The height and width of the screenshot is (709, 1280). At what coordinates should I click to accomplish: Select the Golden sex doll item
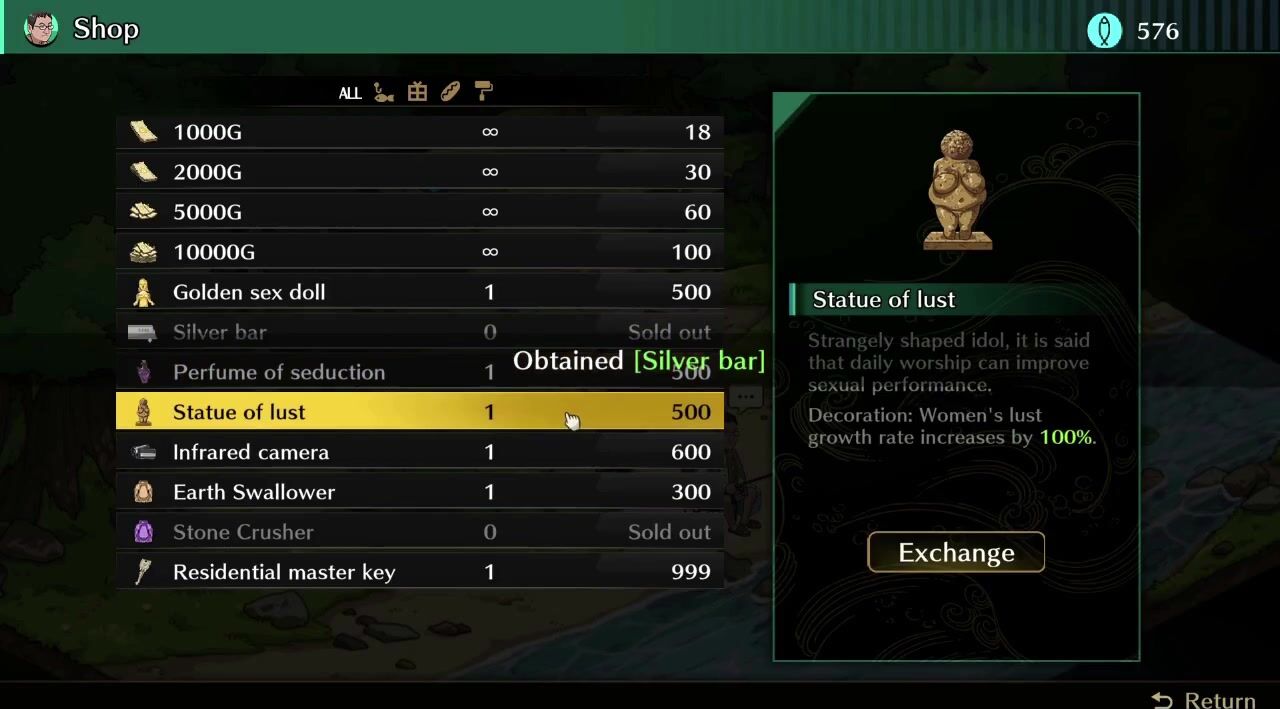420,292
